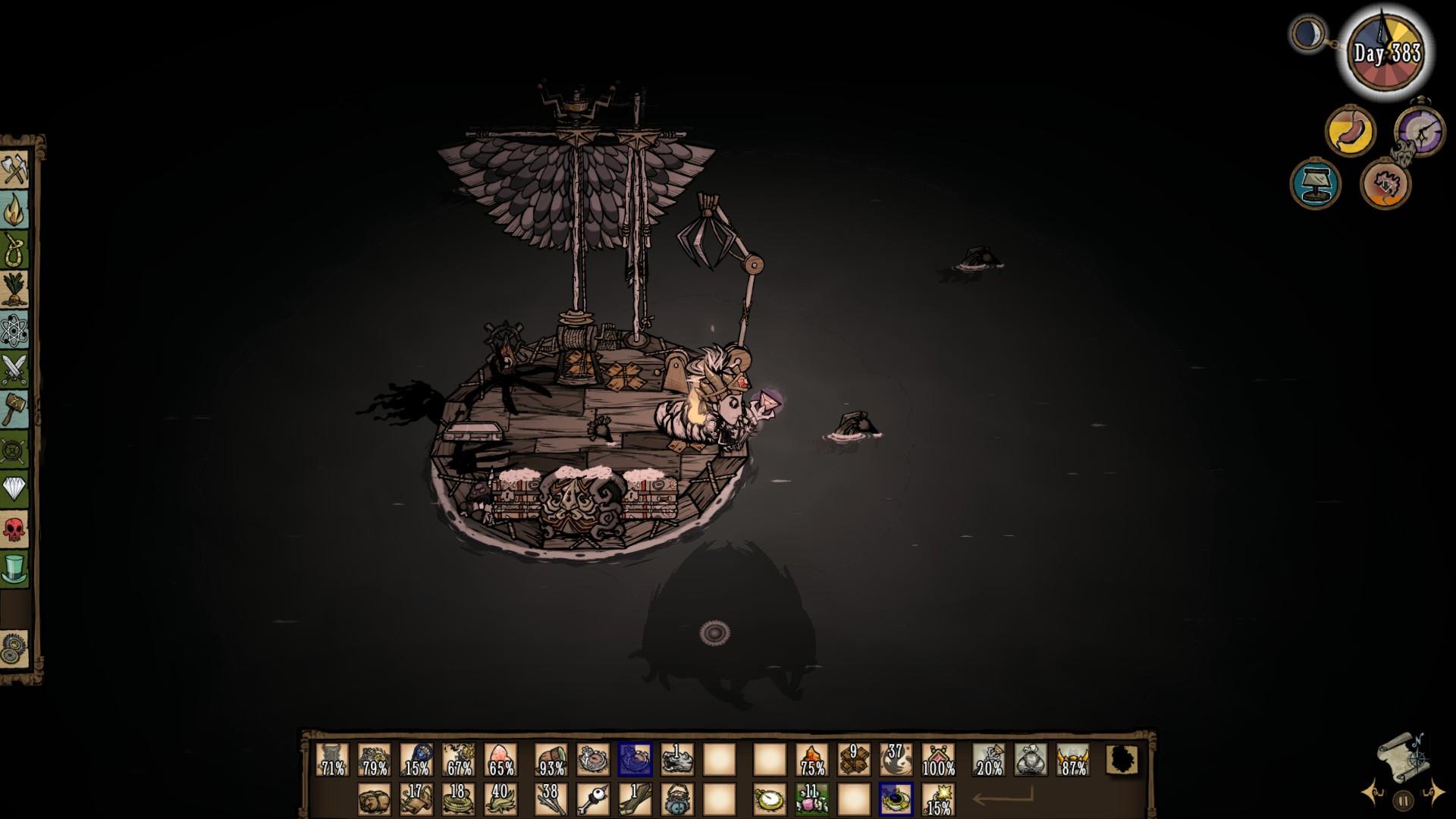Choose the rope stack of 18
Viewport: 1456px width, 819px height.
[458, 800]
